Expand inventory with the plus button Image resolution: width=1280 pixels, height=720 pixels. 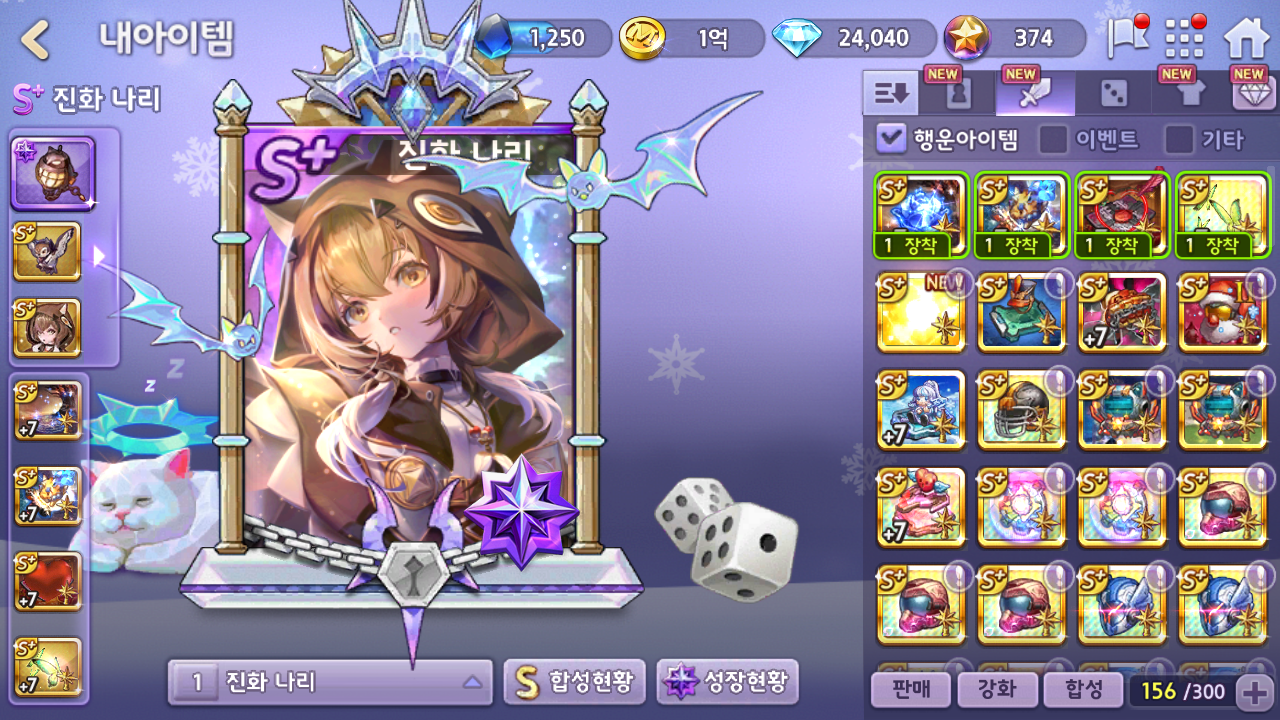tap(1254, 691)
